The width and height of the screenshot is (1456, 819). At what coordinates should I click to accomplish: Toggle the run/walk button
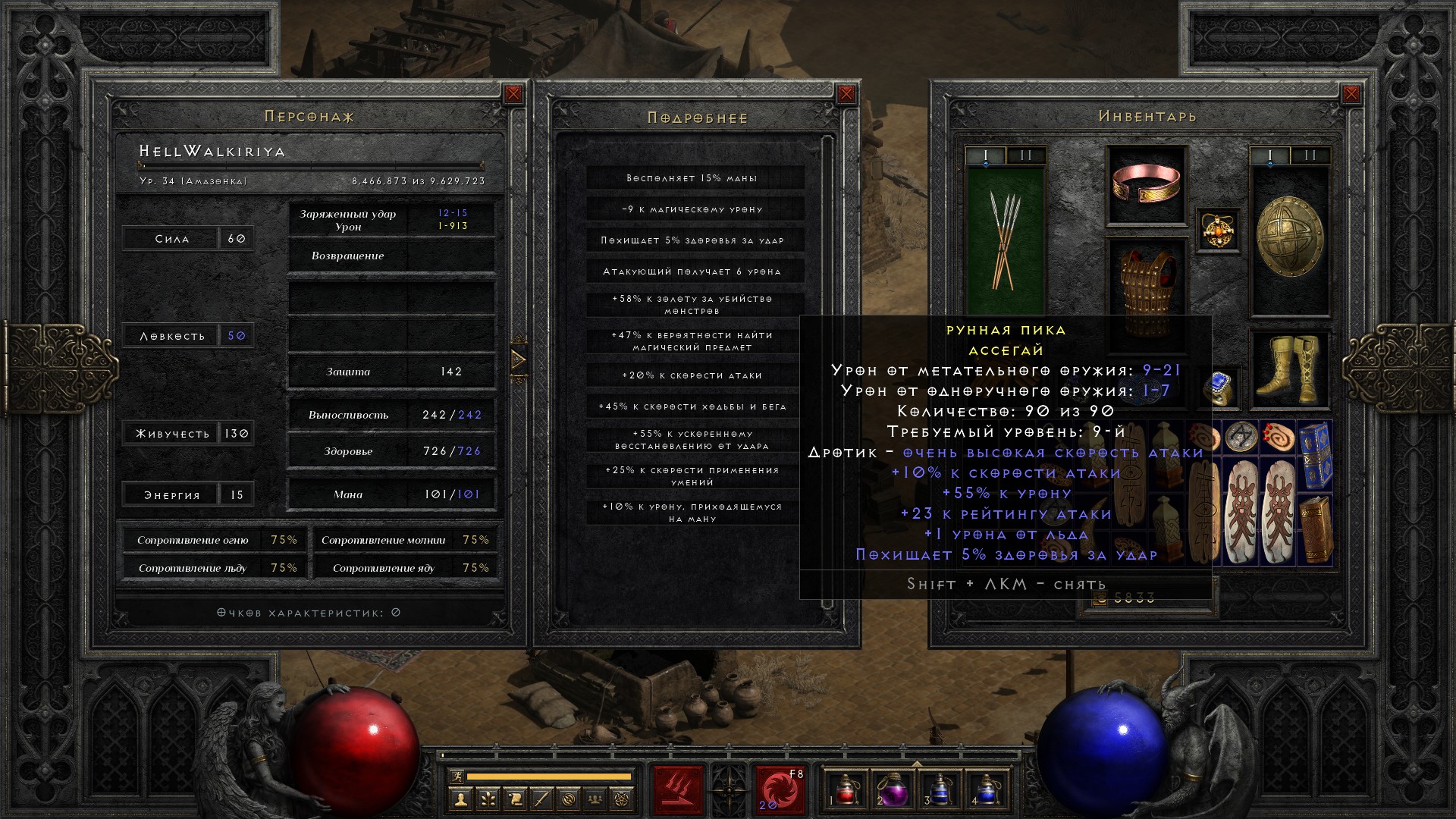(455, 776)
